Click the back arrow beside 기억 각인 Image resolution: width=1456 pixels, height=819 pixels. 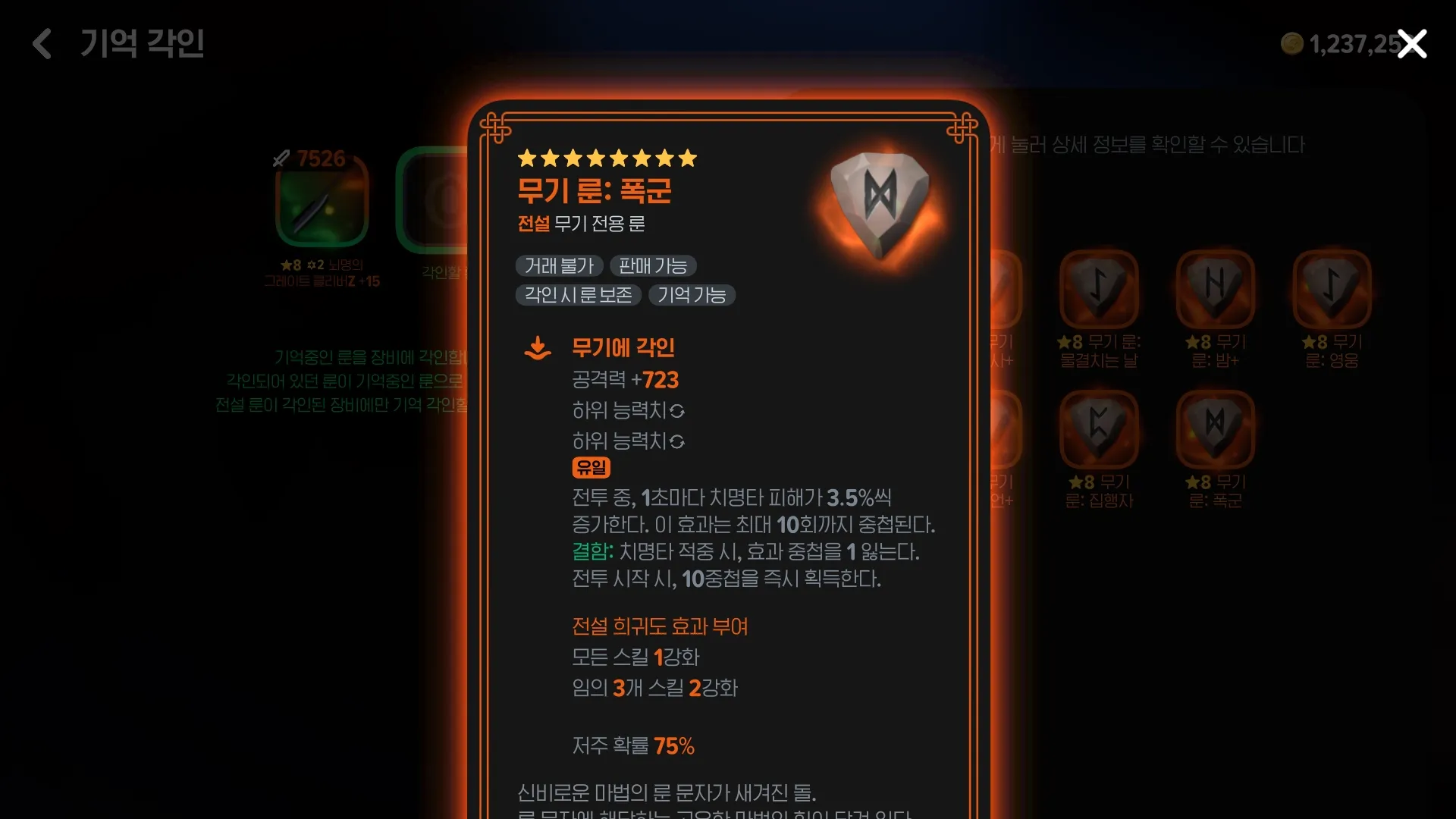[42, 44]
